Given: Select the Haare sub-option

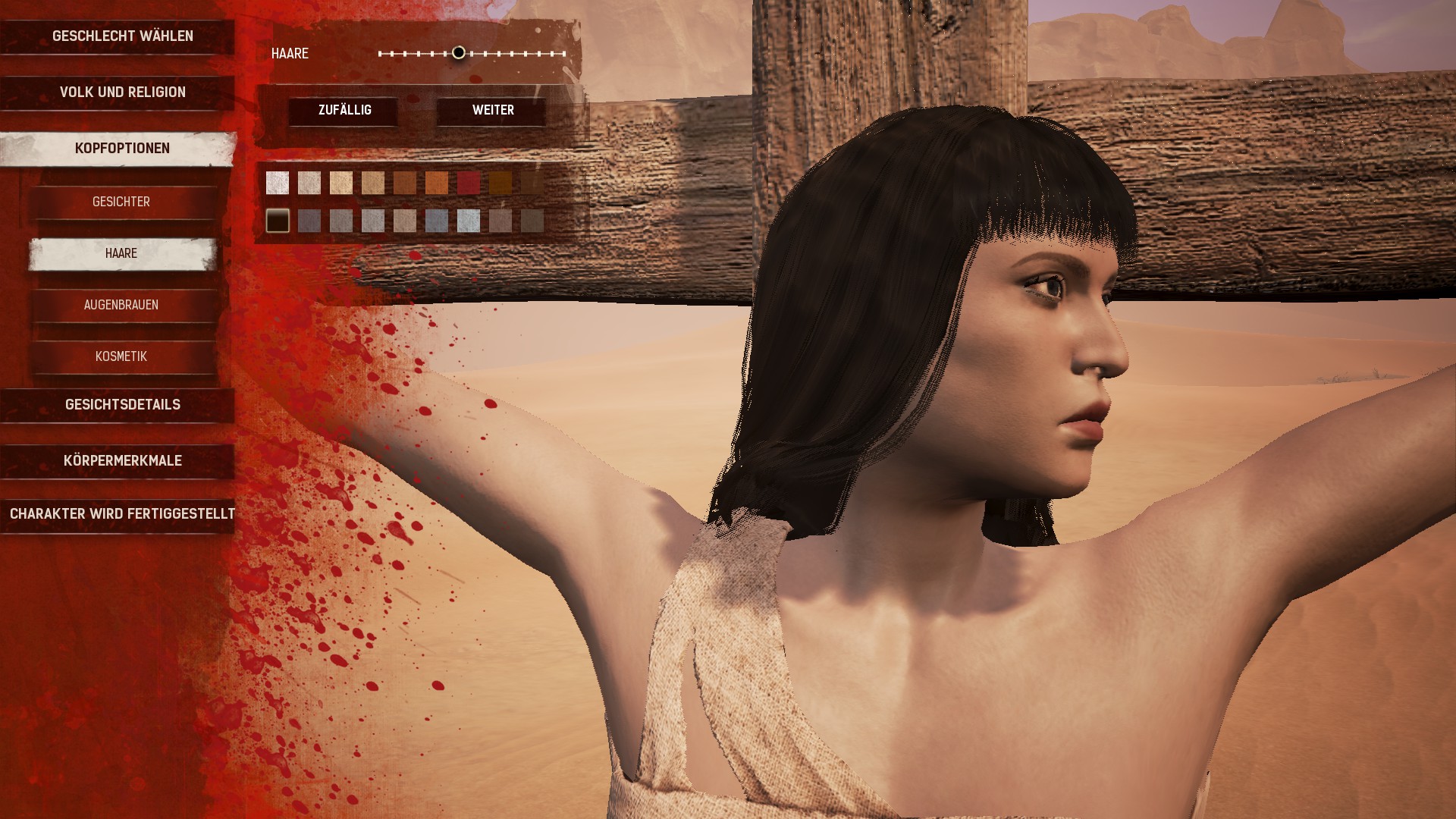Looking at the screenshot, I should 121,253.
